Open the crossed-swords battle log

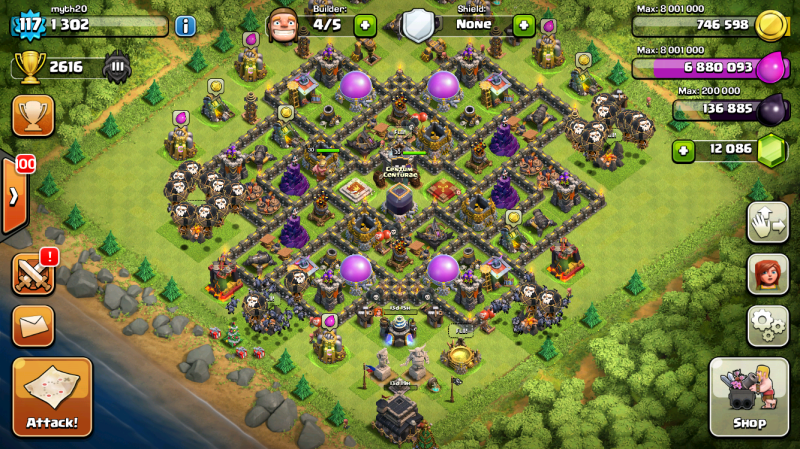click(x=33, y=273)
